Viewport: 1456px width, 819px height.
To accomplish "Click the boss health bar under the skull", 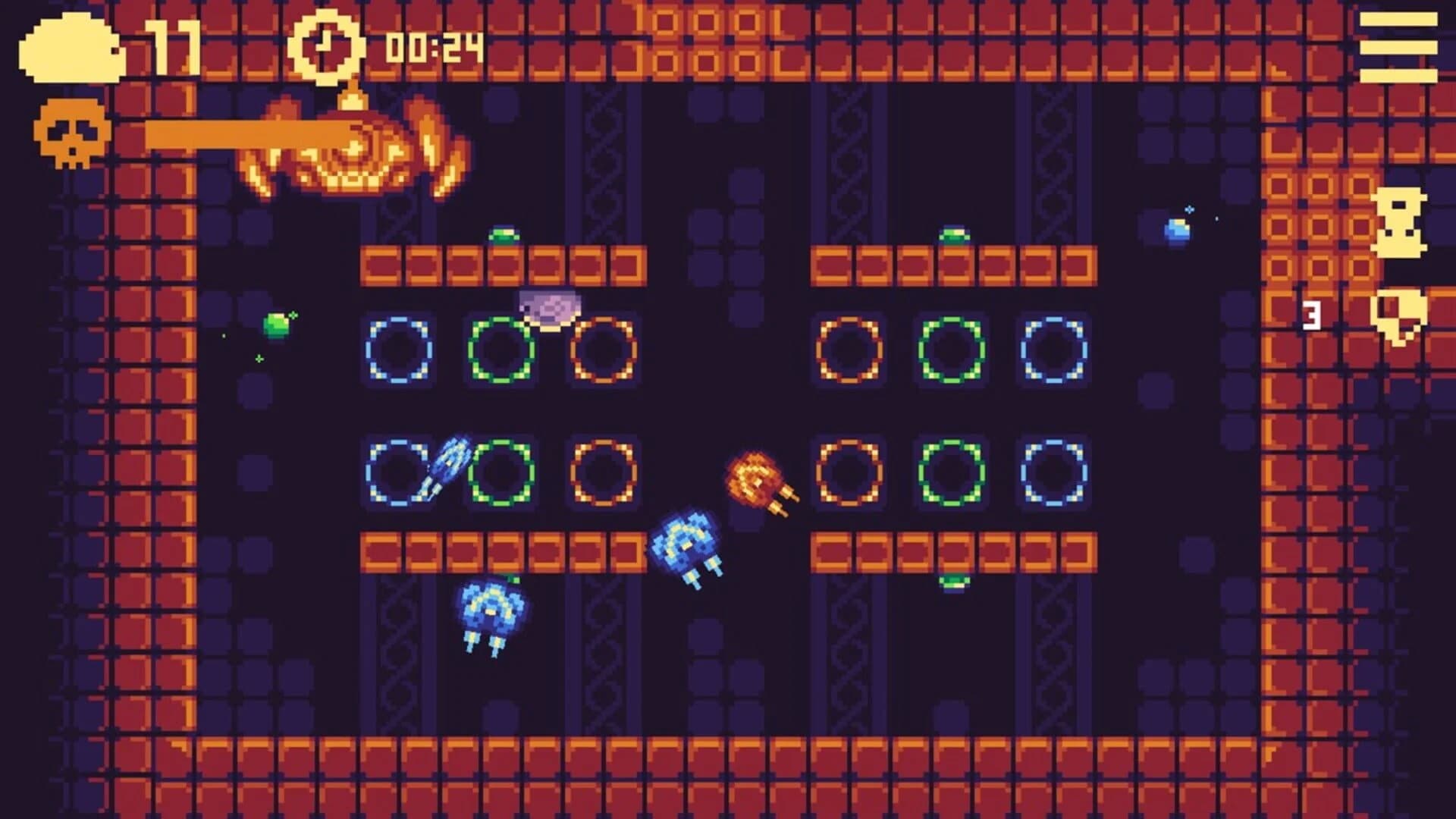I will pyautogui.click(x=243, y=133).
